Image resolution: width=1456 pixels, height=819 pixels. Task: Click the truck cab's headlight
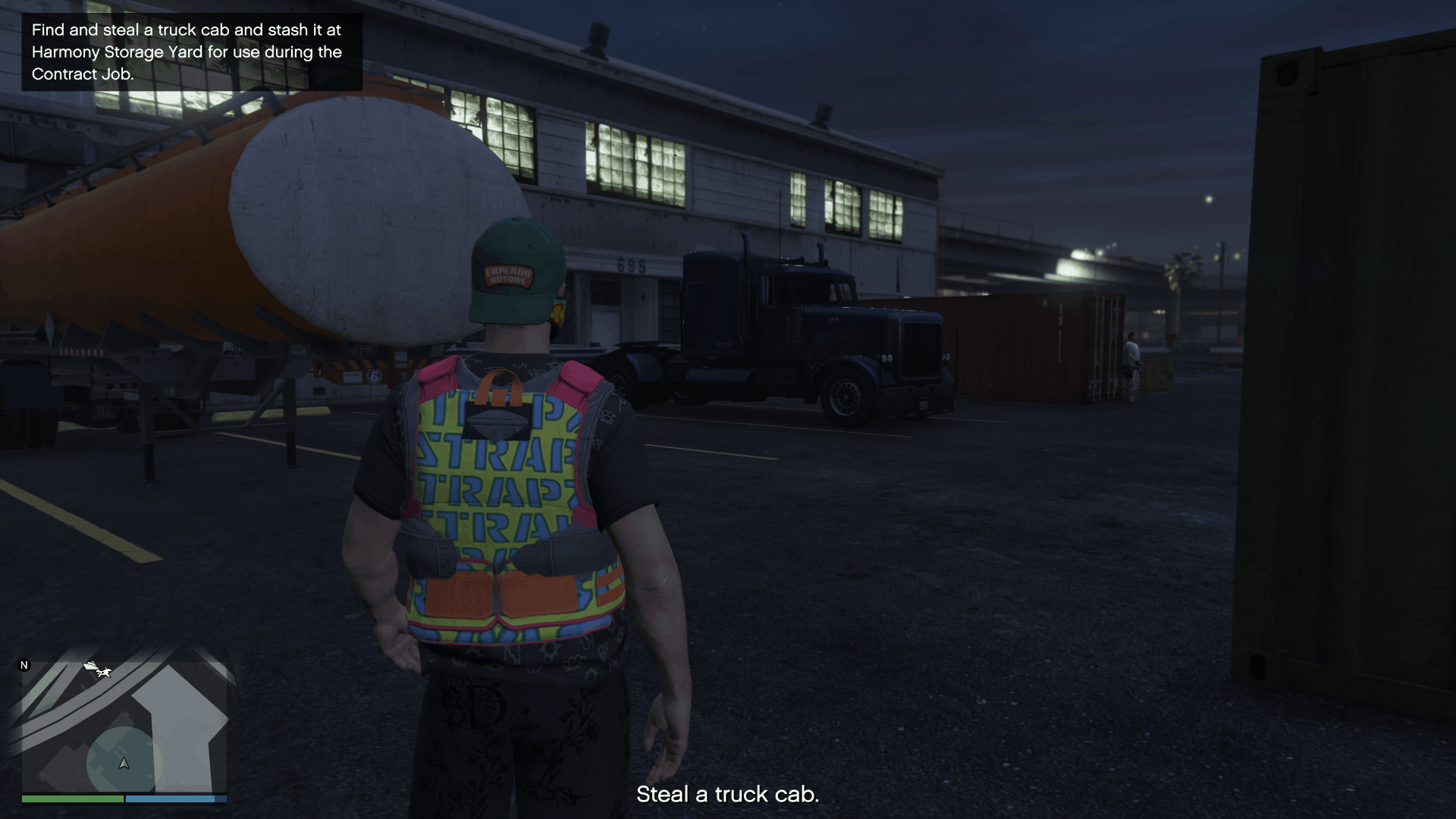tap(886, 358)
